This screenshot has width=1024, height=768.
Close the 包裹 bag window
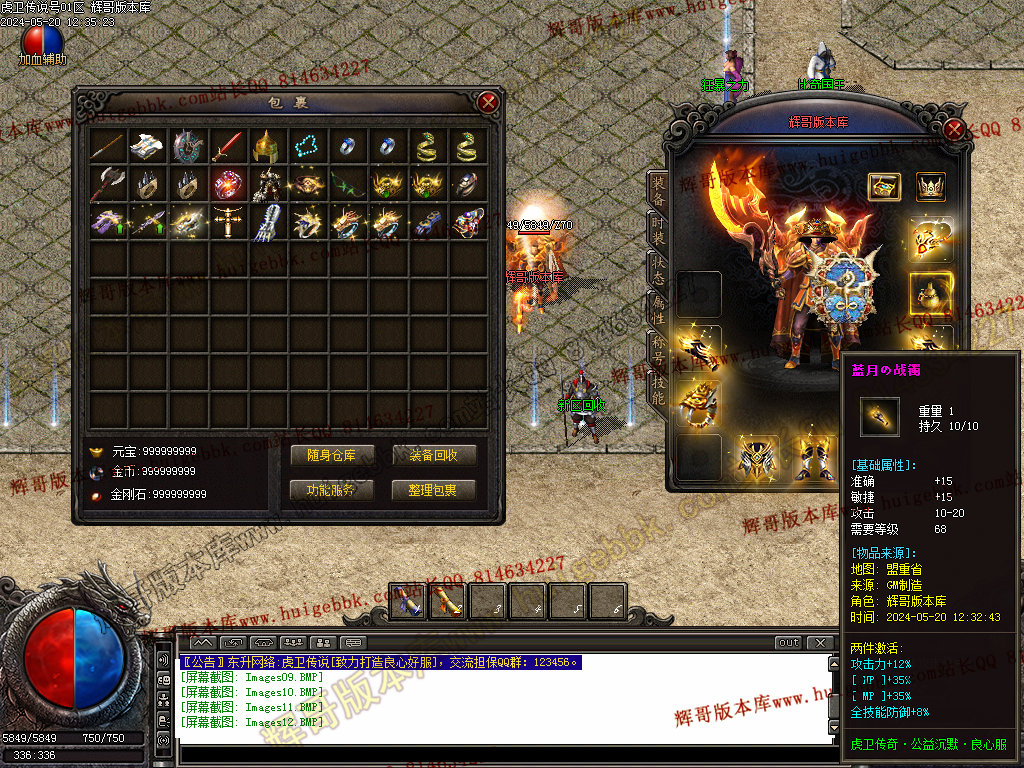488,102
